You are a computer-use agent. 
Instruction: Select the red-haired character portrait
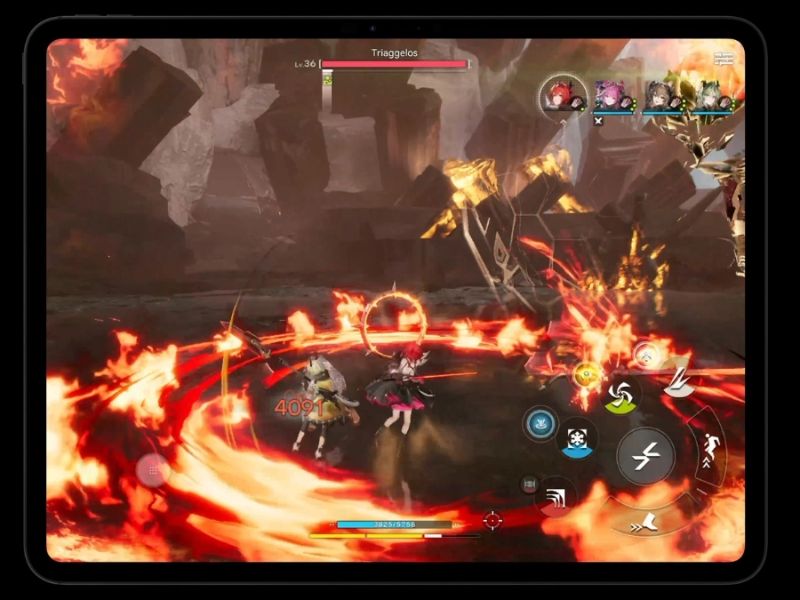[x=560, y=95]
